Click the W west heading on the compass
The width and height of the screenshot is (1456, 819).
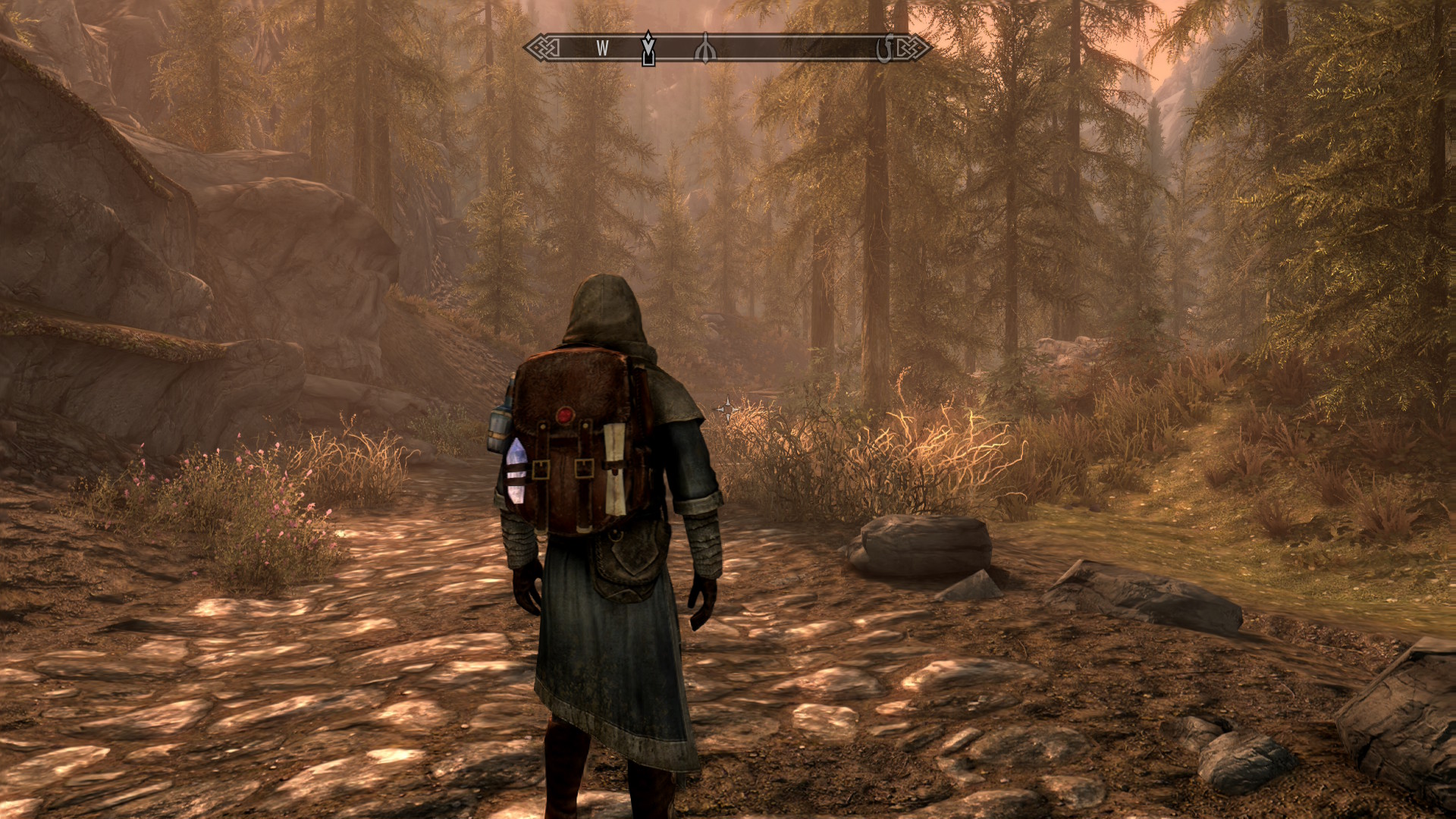click(x=602, y=49)
